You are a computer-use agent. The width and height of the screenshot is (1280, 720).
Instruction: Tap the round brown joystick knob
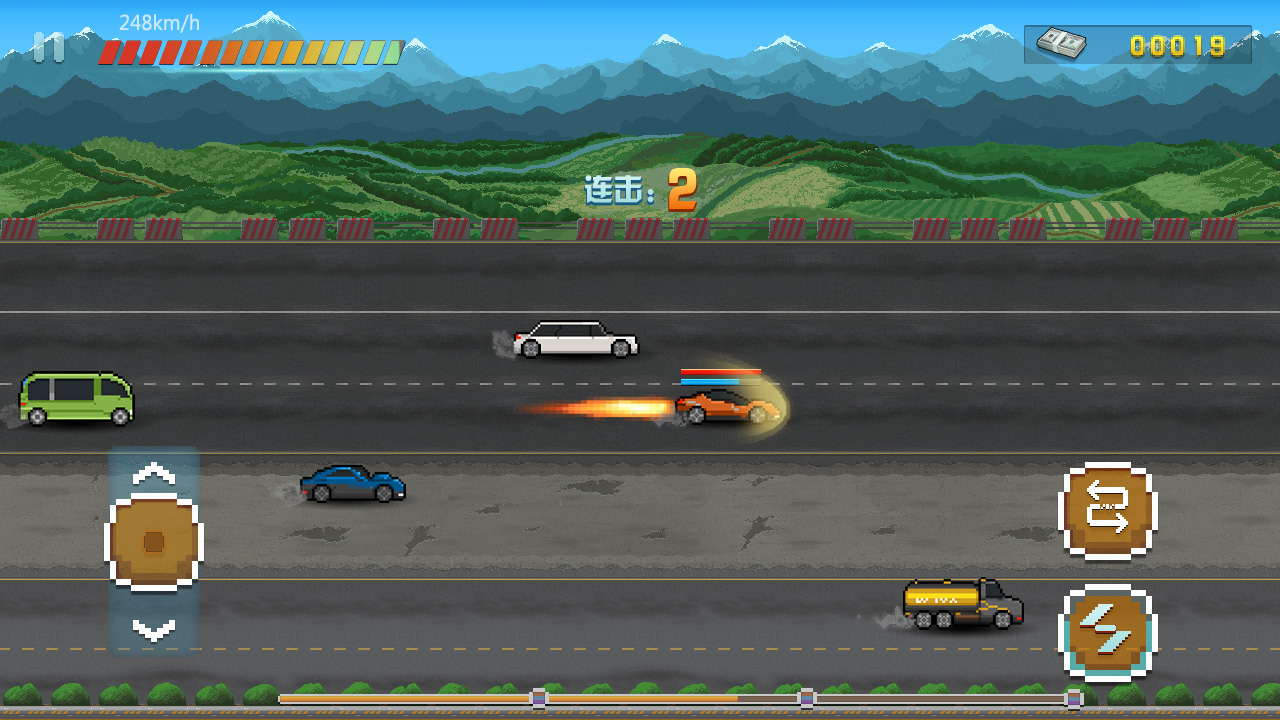[153, 541]
